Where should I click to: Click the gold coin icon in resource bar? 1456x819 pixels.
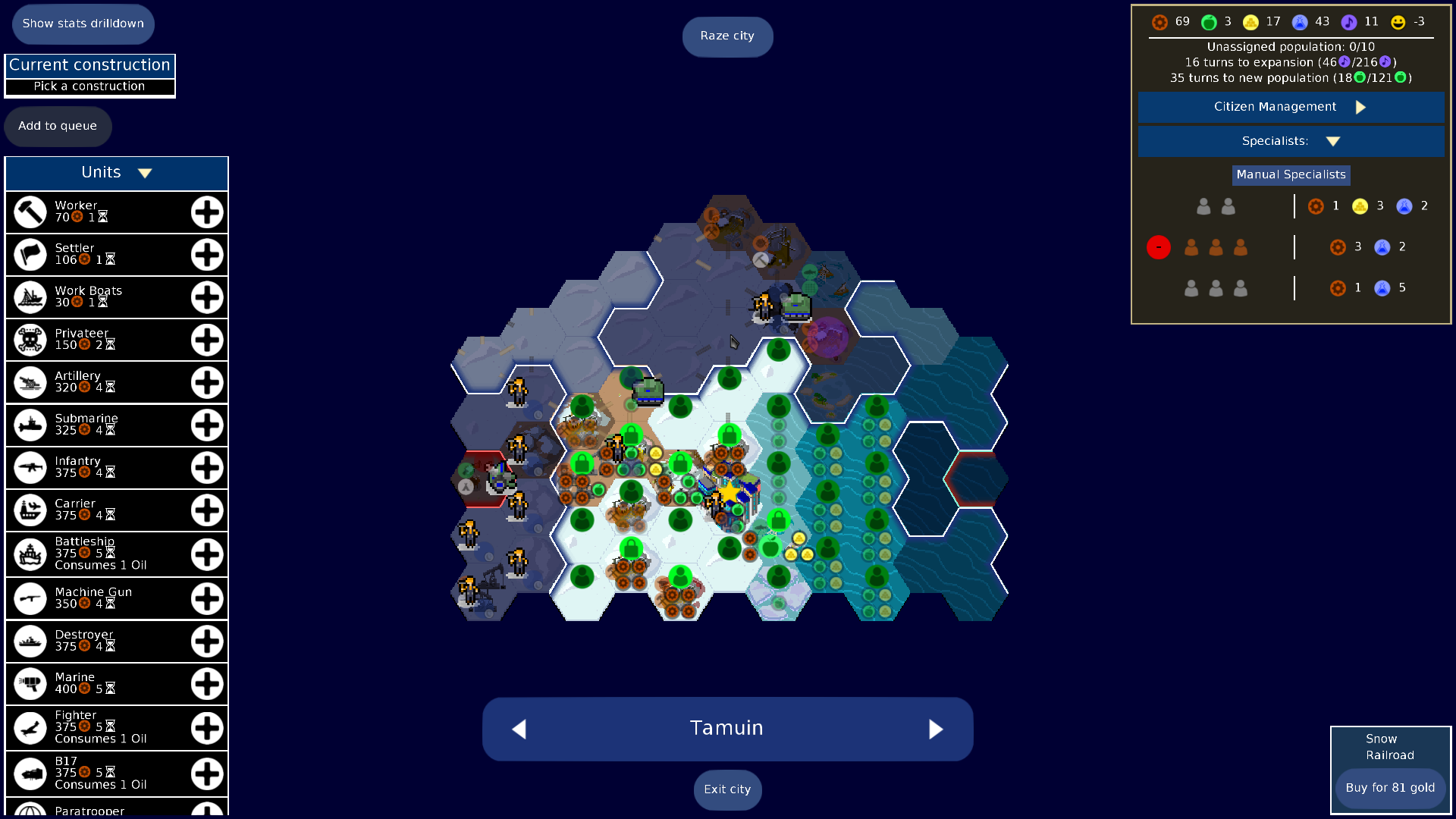pos(1251,22)
